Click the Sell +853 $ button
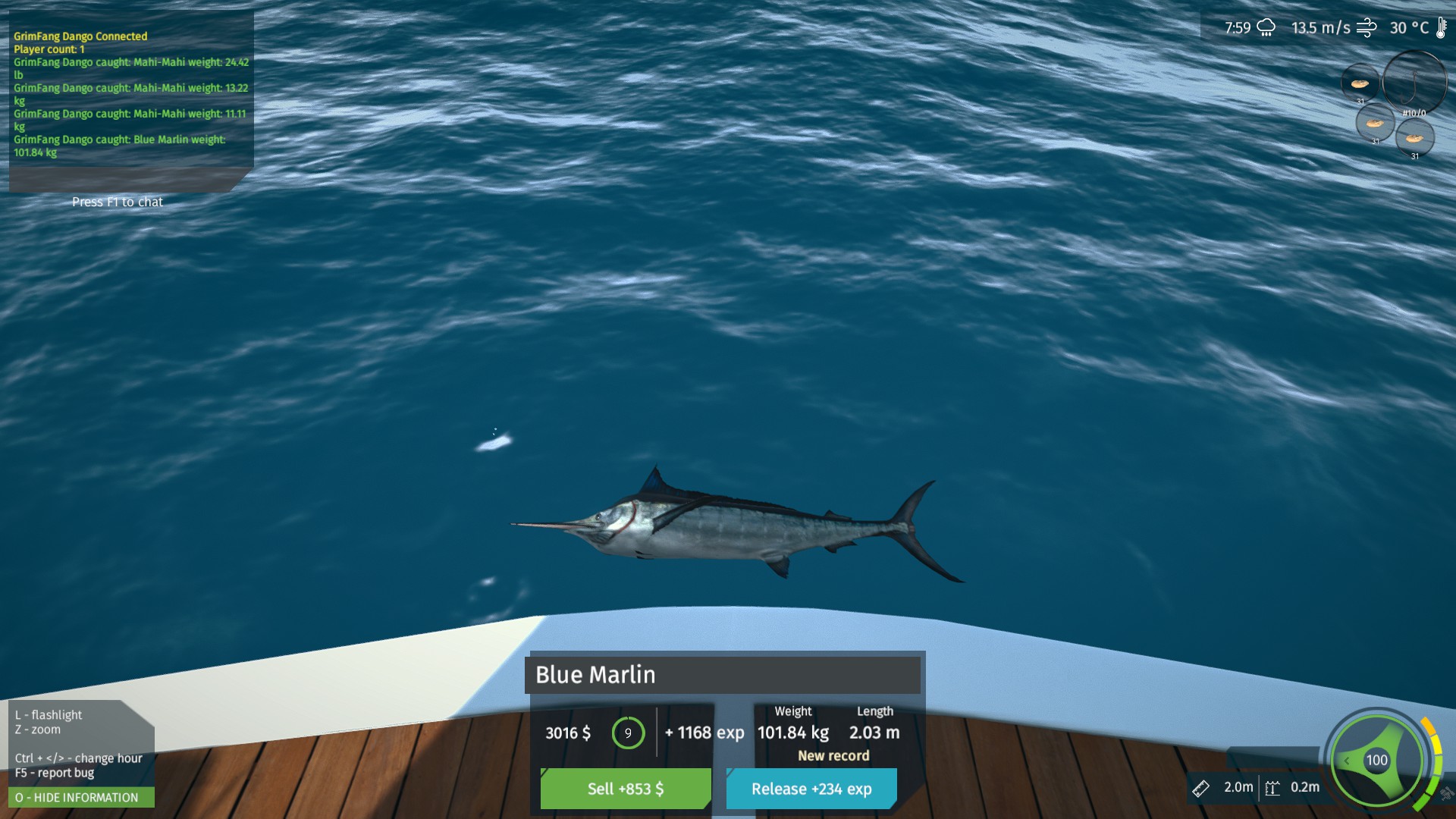 pos(624,789)
